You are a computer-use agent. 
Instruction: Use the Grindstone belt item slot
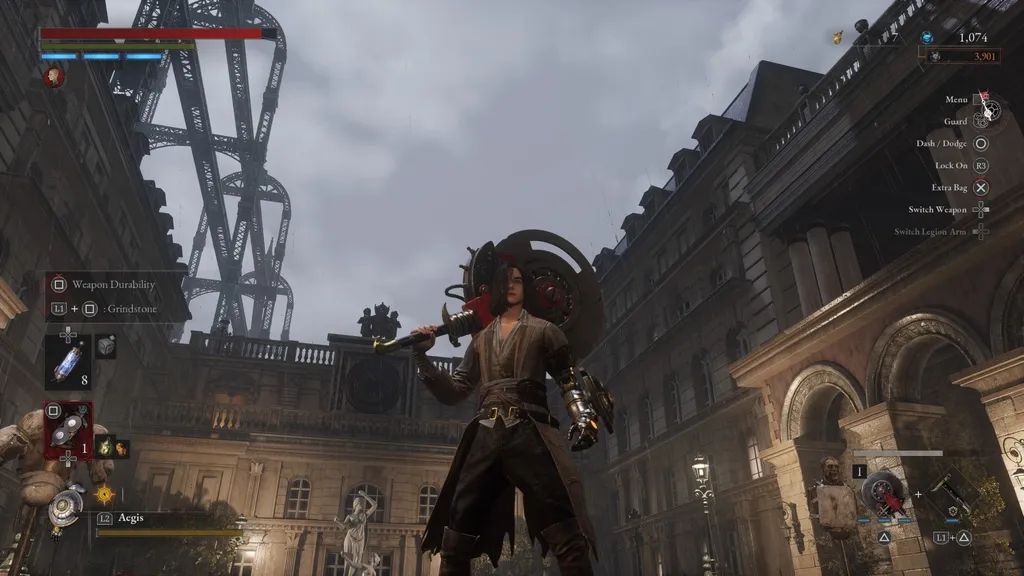tap(67, 427)
